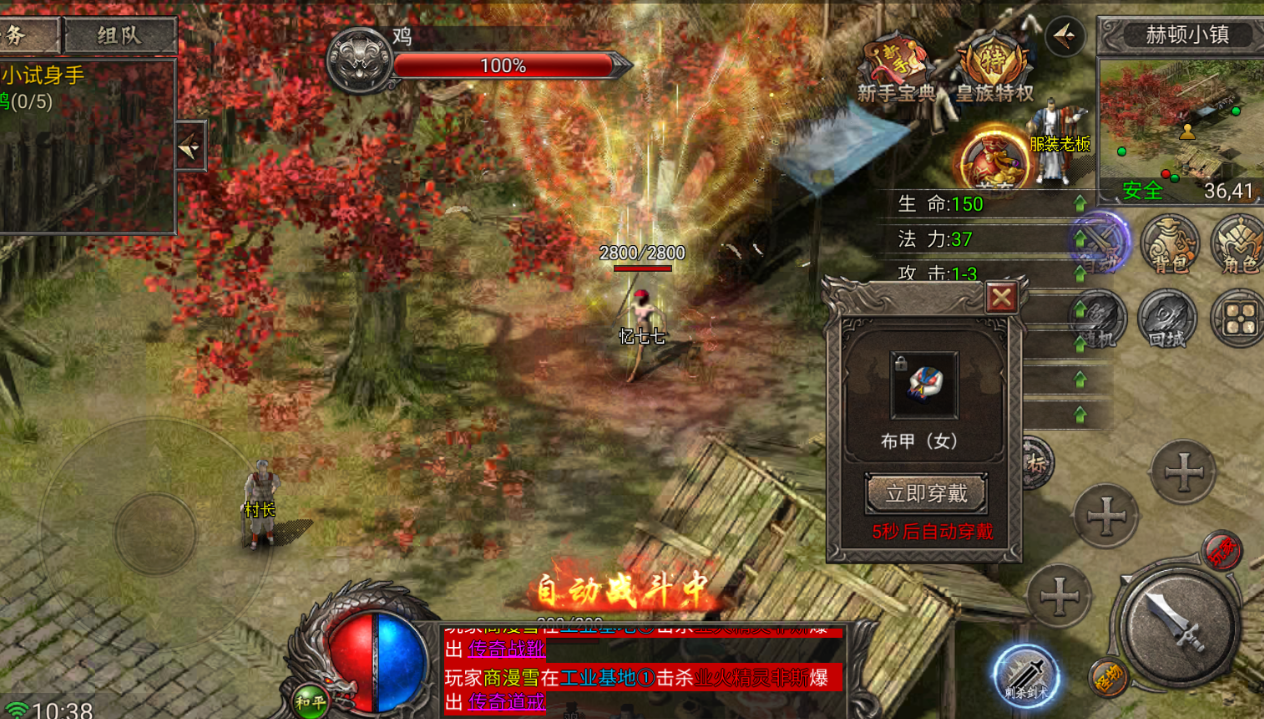Collapse the top icons with the arrow button
Viewport: 1264px width, 719px height.
1065,37
